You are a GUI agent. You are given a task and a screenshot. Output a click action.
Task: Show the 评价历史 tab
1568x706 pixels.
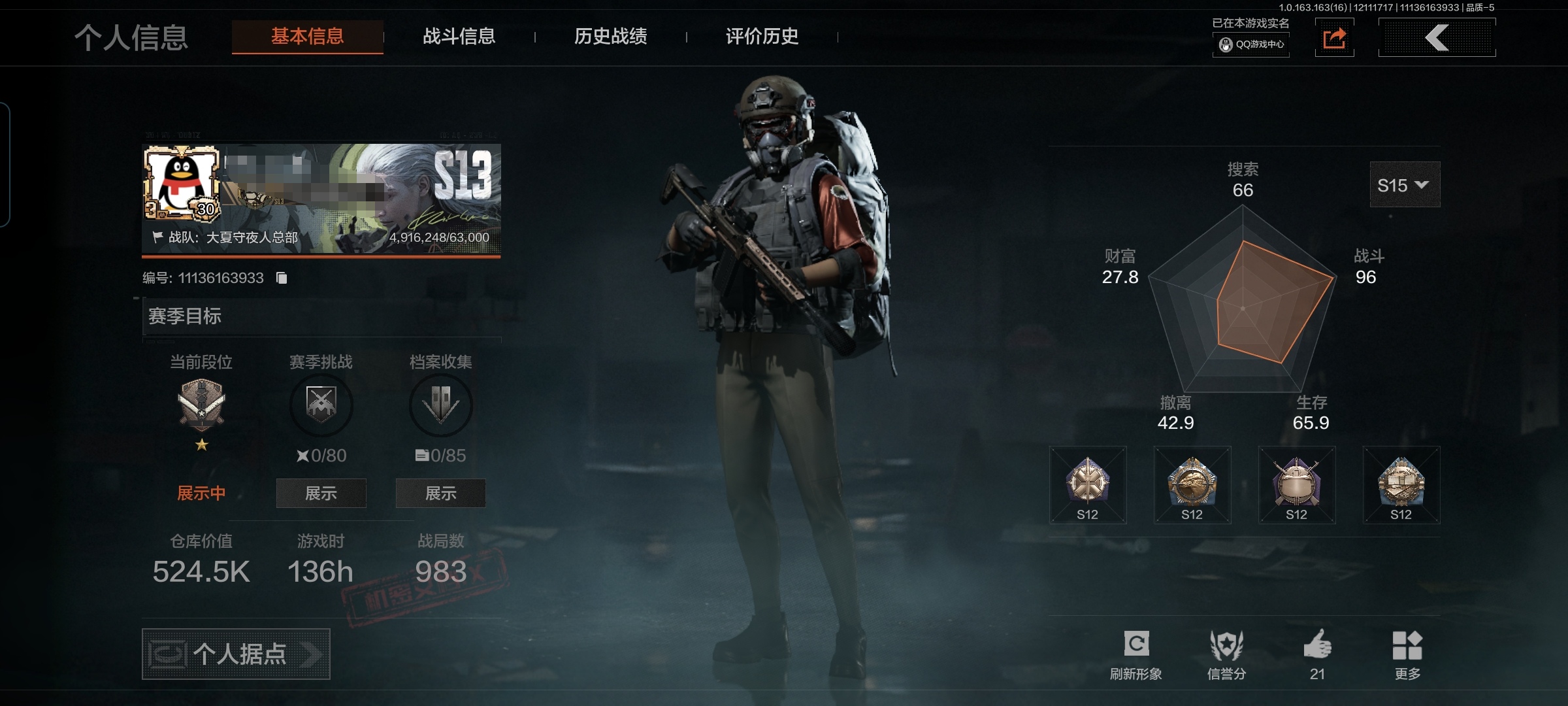pos(762,37)
